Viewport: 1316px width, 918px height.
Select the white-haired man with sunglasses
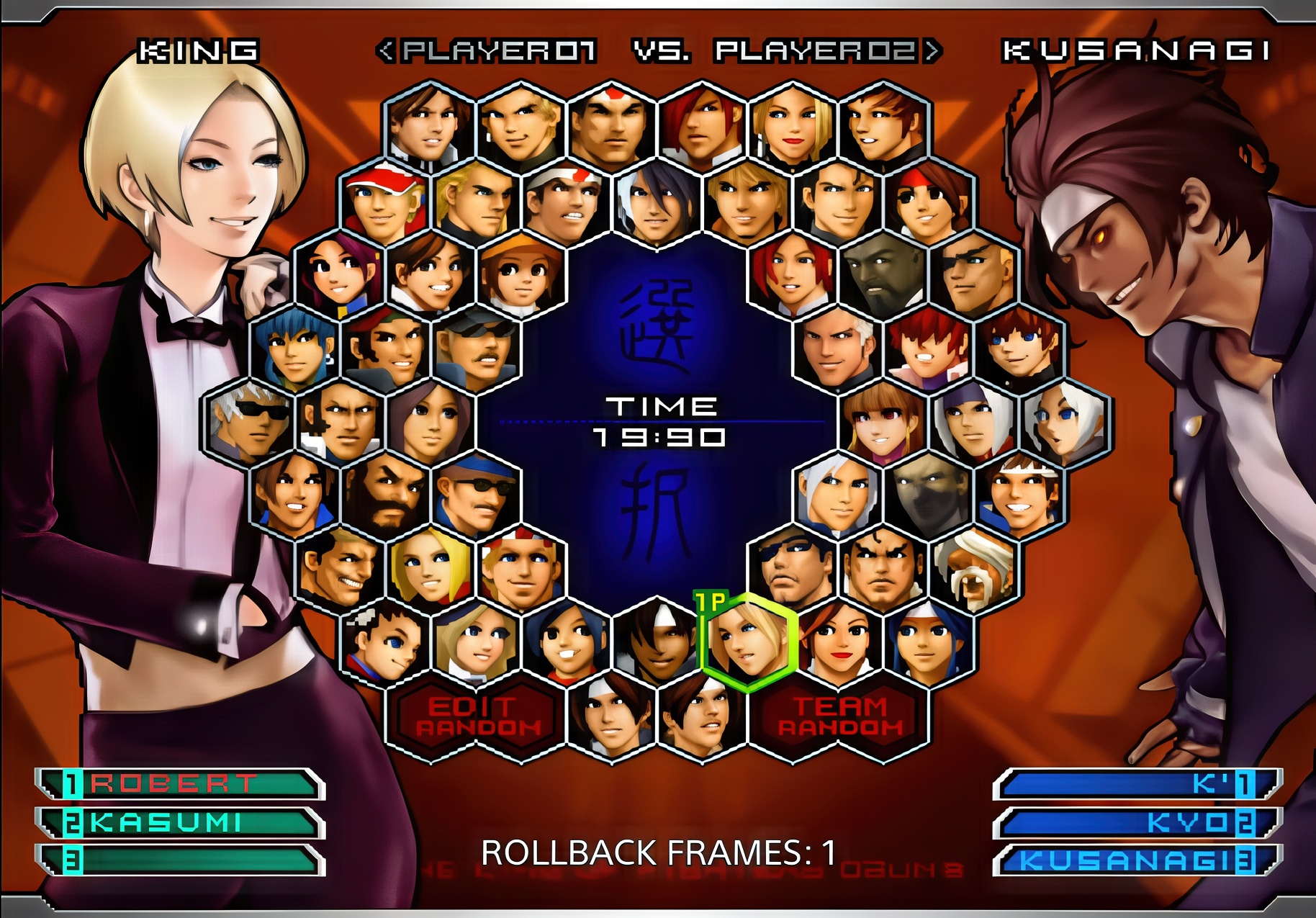250,422
